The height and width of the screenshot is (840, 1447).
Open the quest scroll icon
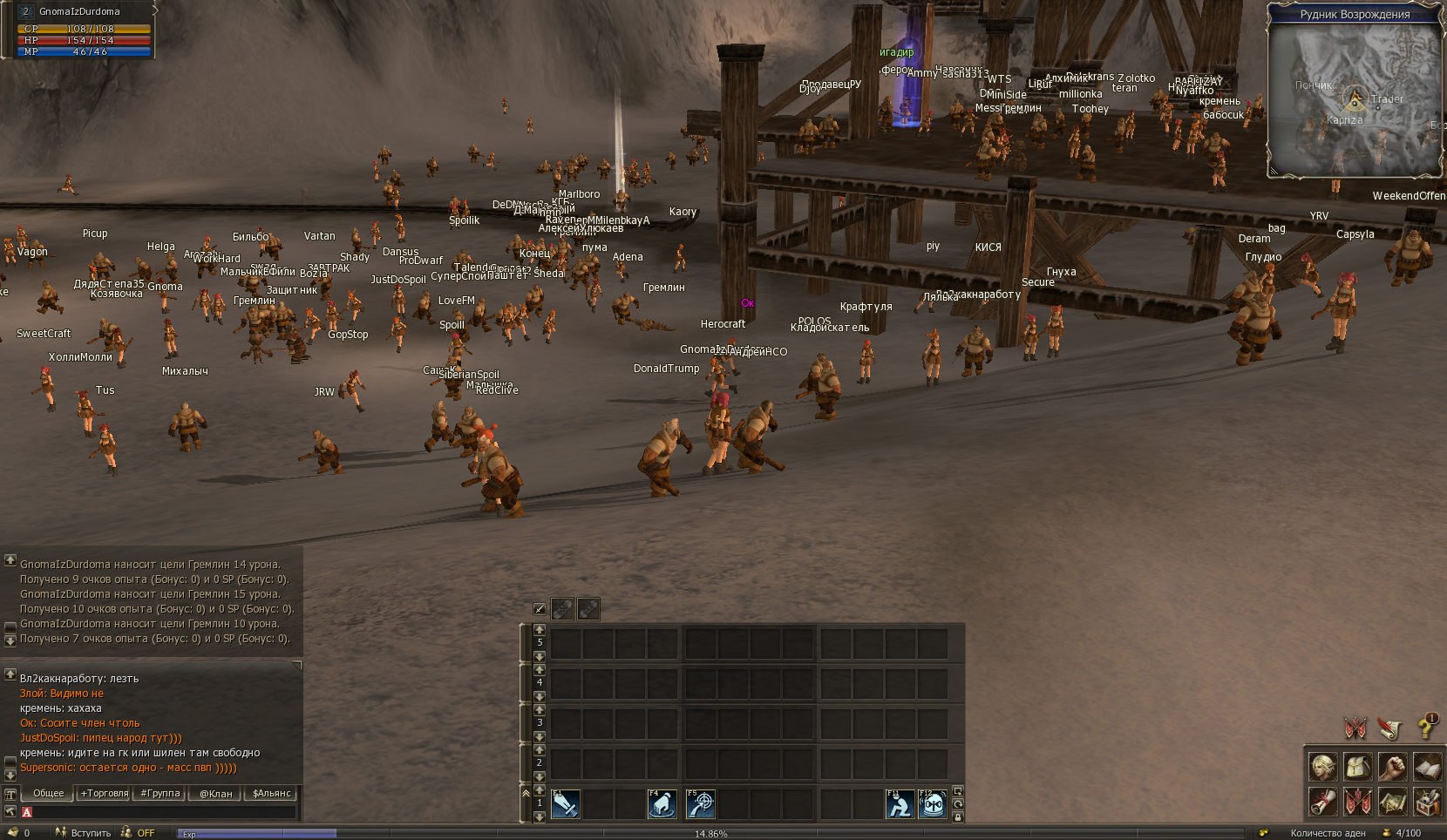tap(1322, 801)
